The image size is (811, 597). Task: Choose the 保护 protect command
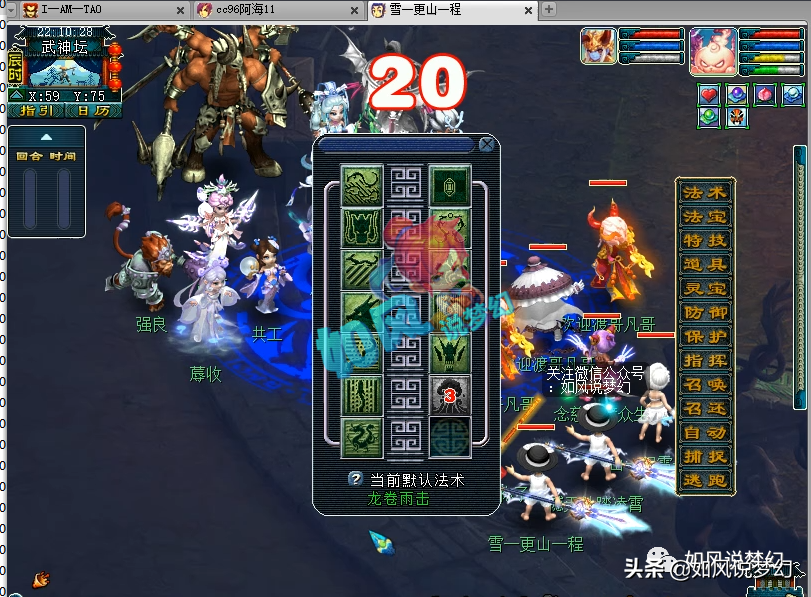coord(704,337)
